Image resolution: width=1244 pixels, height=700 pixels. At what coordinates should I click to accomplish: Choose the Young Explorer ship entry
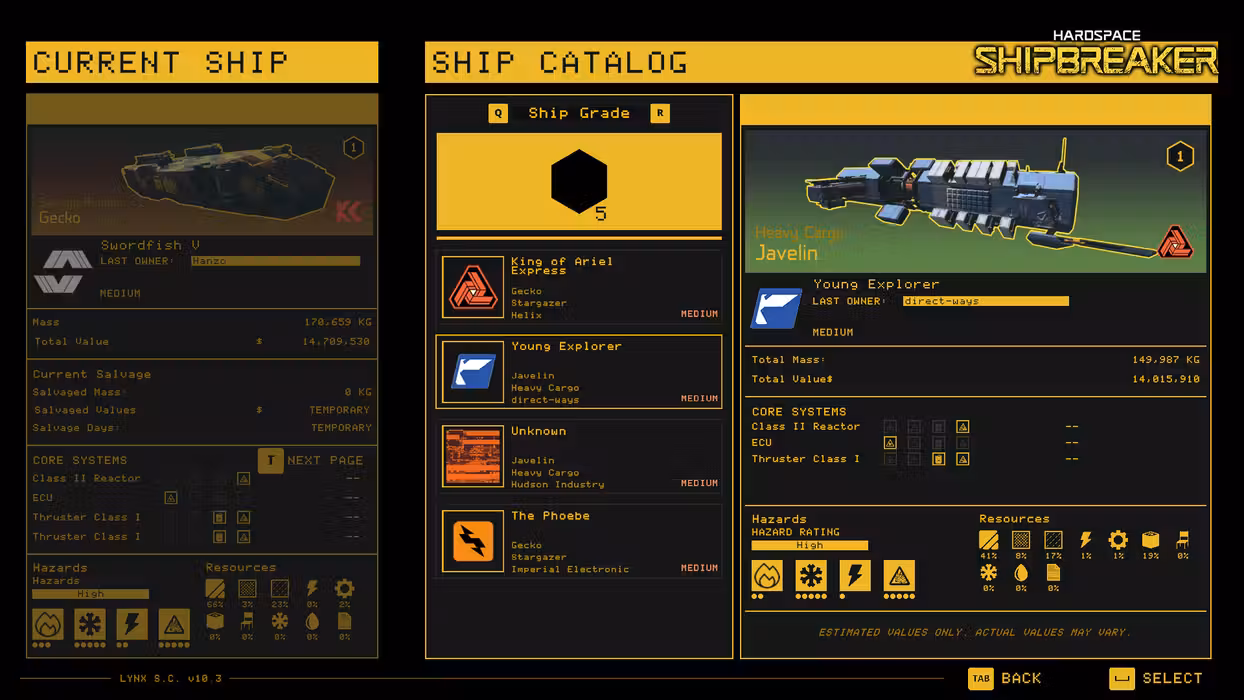pyautogui.click(x=579, y=372)
